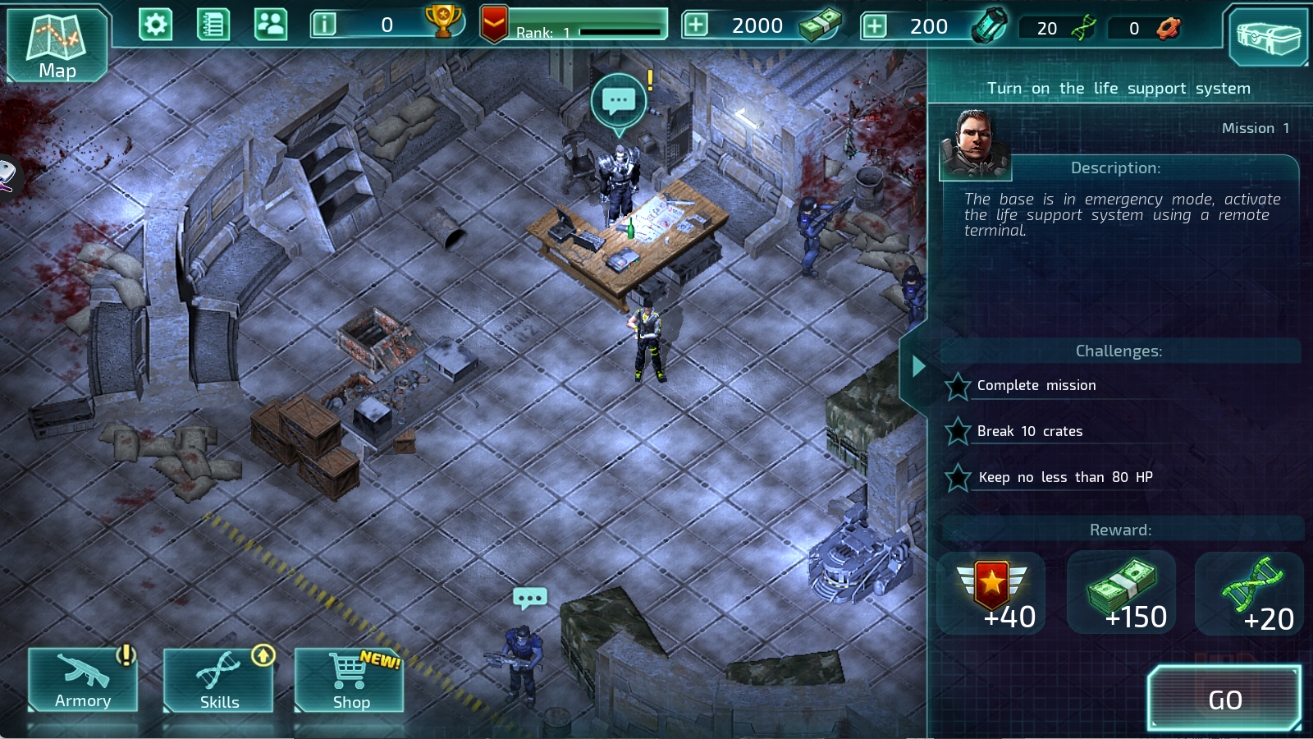This screenshot has height=739, width=1313.
Task: Start the mission with GO
Action: 1225,699
